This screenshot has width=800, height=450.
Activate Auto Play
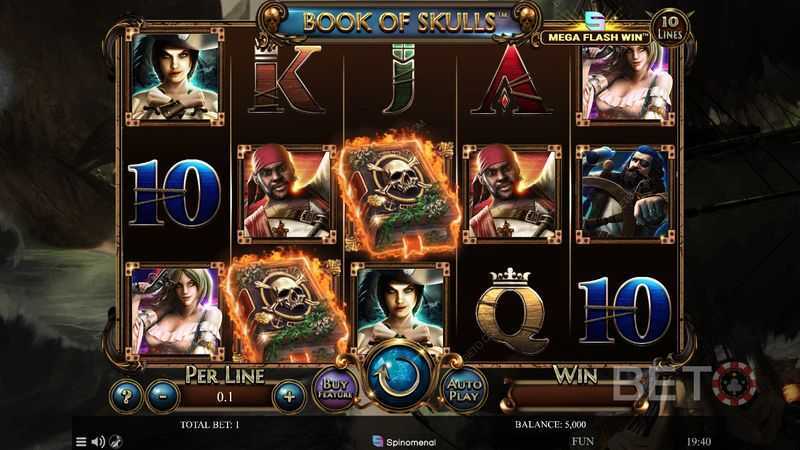pyautogui.click(x=465, y=388)
